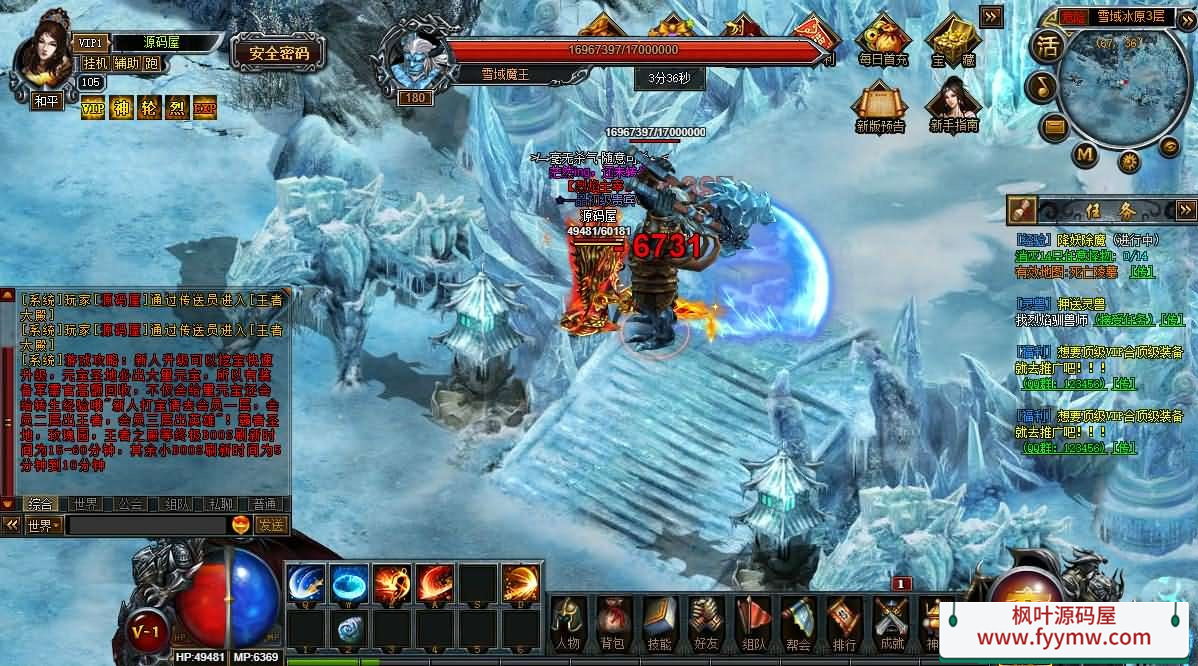Collapse the 任务 quest tracker panel
This screenshot has width=1198, height=666.
coord(1186,209)
